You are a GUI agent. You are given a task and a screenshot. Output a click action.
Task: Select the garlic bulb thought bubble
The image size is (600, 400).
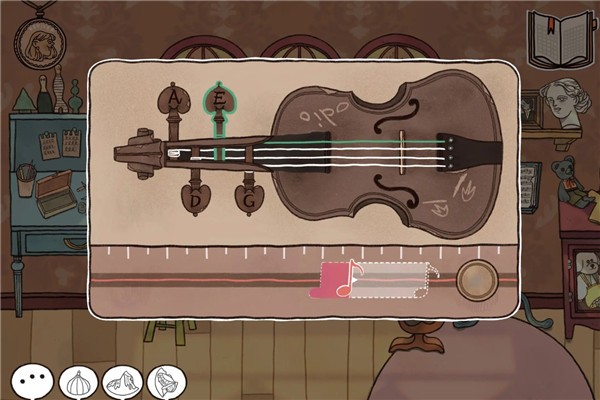point(77,381)
